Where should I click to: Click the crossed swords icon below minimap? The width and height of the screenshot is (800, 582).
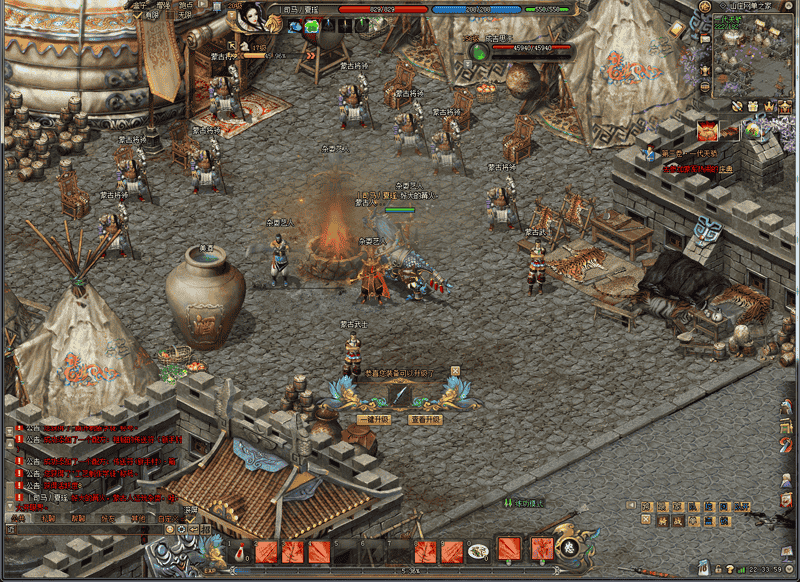736,106
